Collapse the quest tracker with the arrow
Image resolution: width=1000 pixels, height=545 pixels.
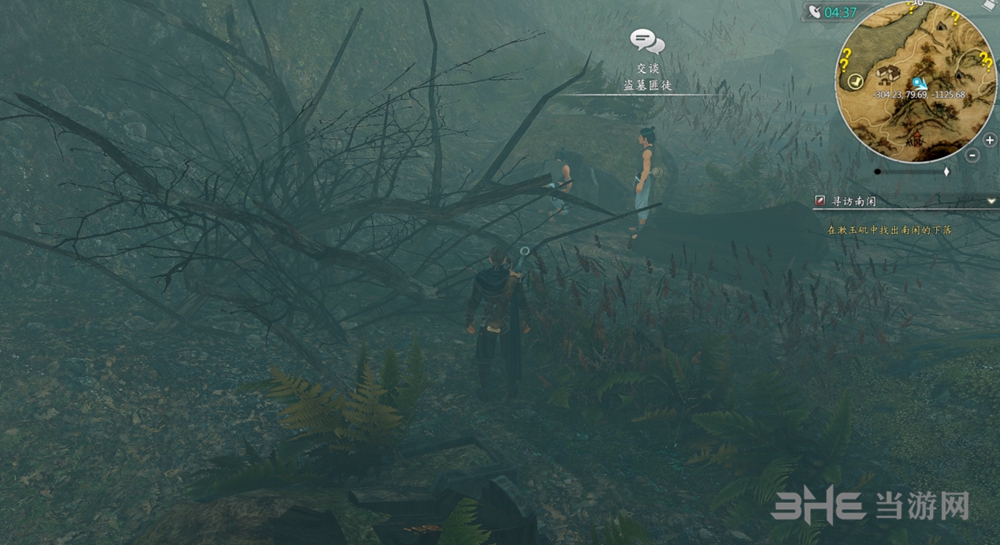991,201
